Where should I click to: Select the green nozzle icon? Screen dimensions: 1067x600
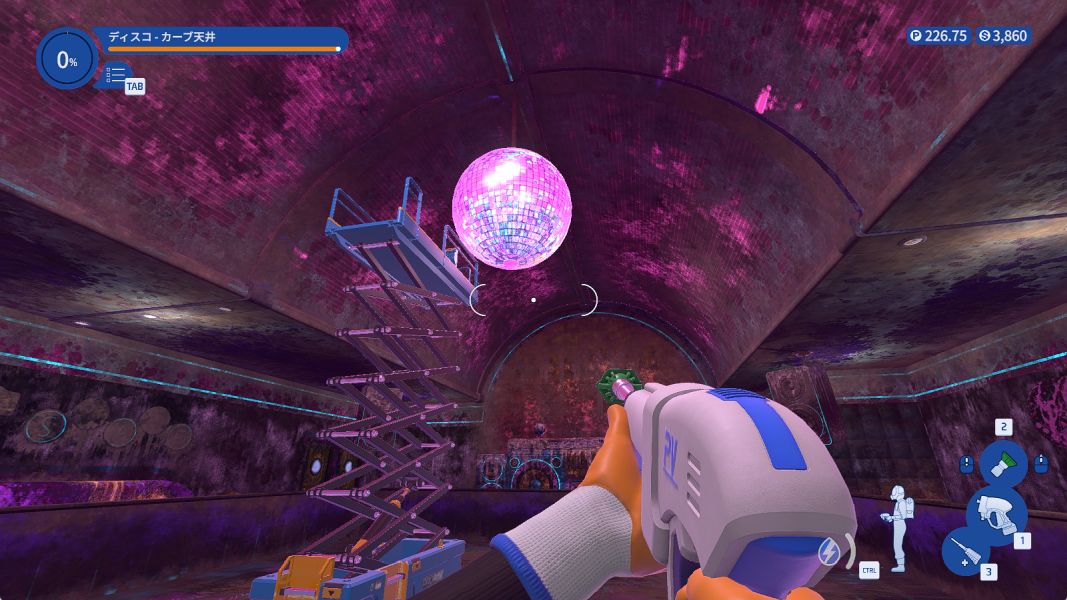1002,463
